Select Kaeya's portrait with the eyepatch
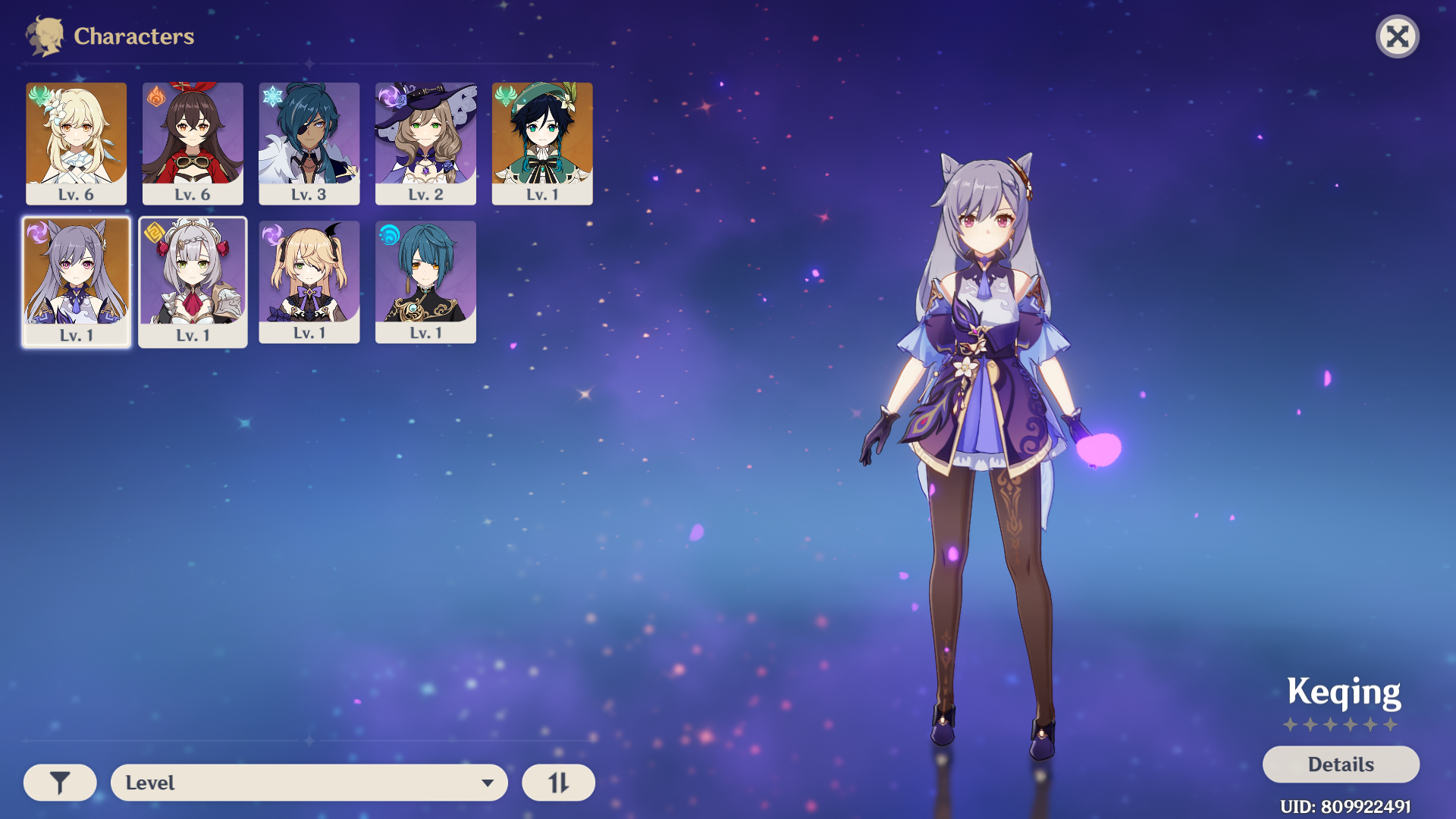 (x=309, y=143)
